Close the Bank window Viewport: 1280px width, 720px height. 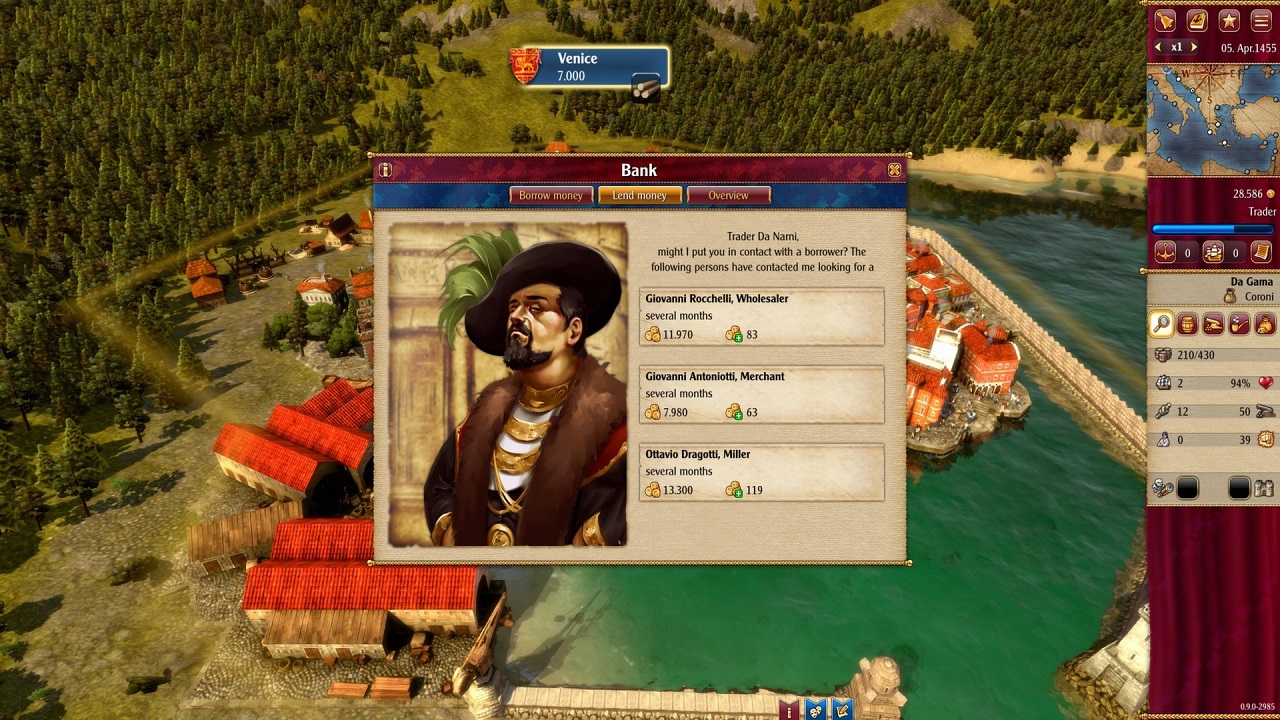click(894, 170)
